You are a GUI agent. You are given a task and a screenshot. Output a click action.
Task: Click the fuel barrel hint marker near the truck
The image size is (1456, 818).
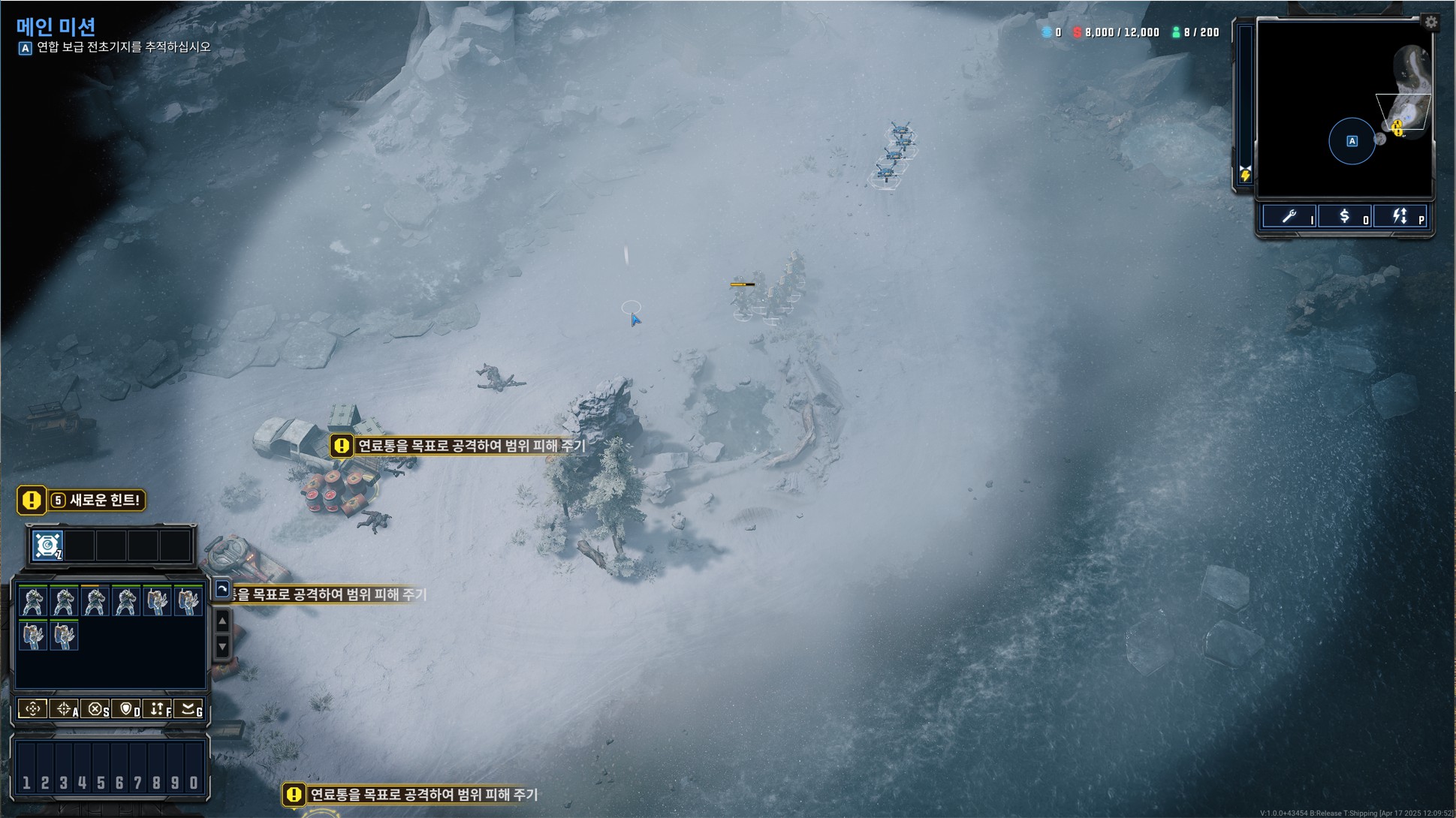coord(342,446)
